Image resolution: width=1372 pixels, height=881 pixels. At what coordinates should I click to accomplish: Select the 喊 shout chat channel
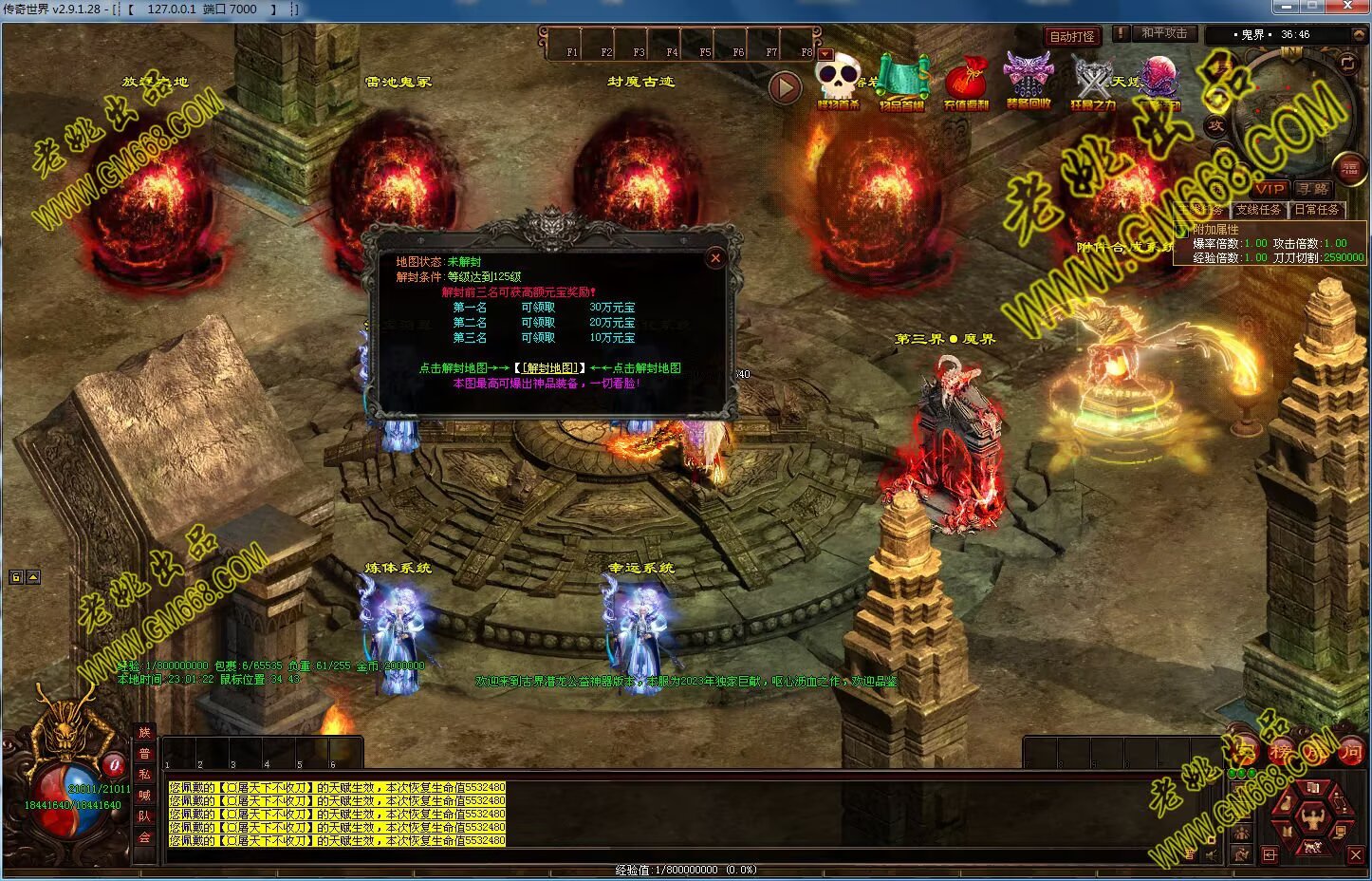click(x=144, y=796)
